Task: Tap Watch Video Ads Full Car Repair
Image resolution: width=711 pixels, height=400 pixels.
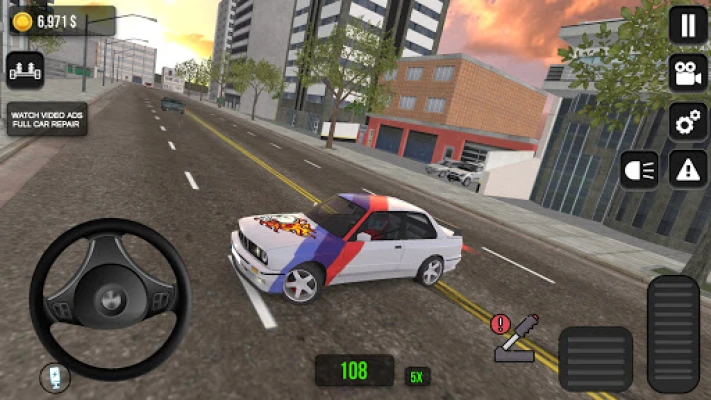Action: point(47,119)
